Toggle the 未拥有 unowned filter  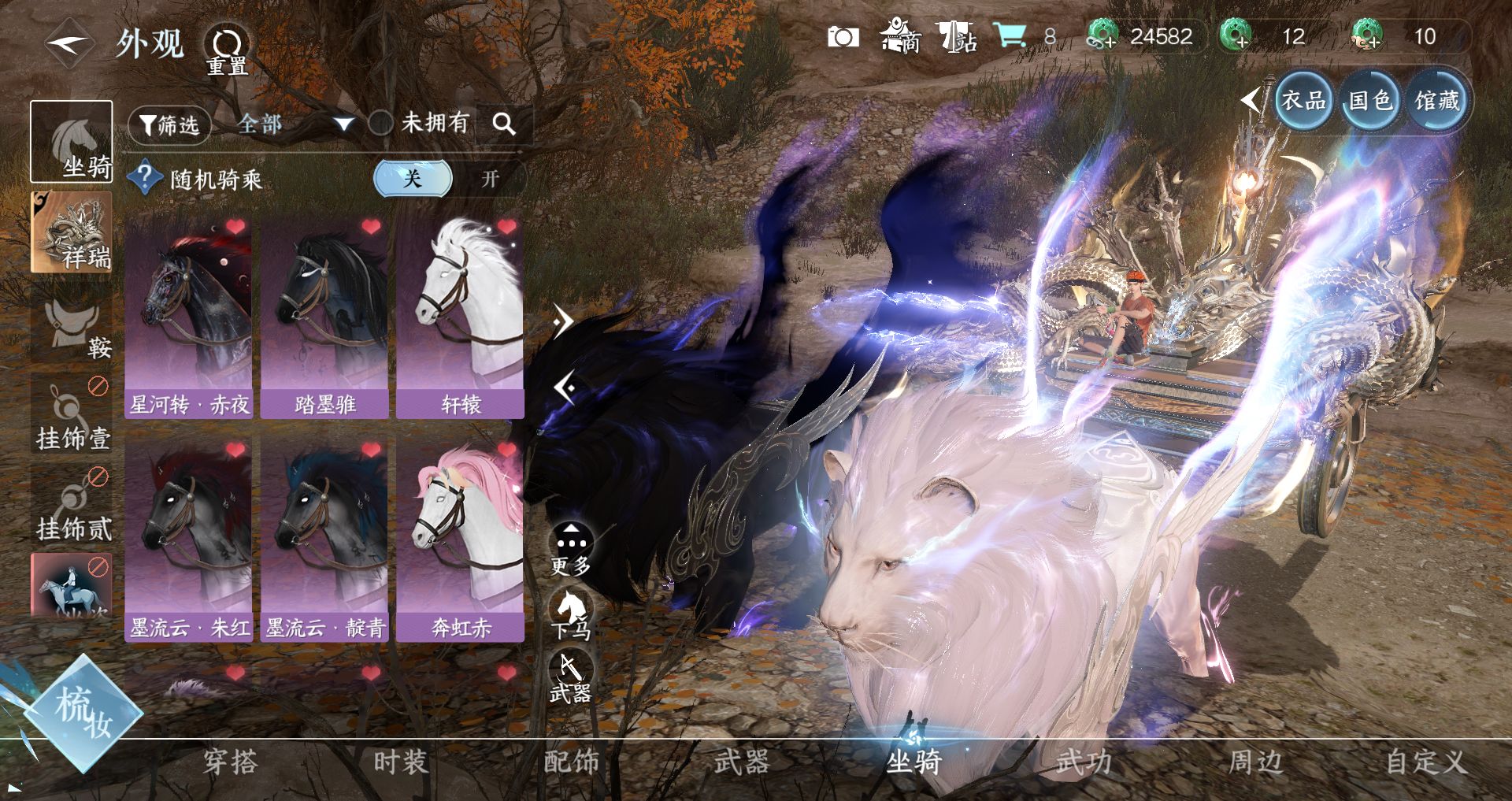click(381, 123)
